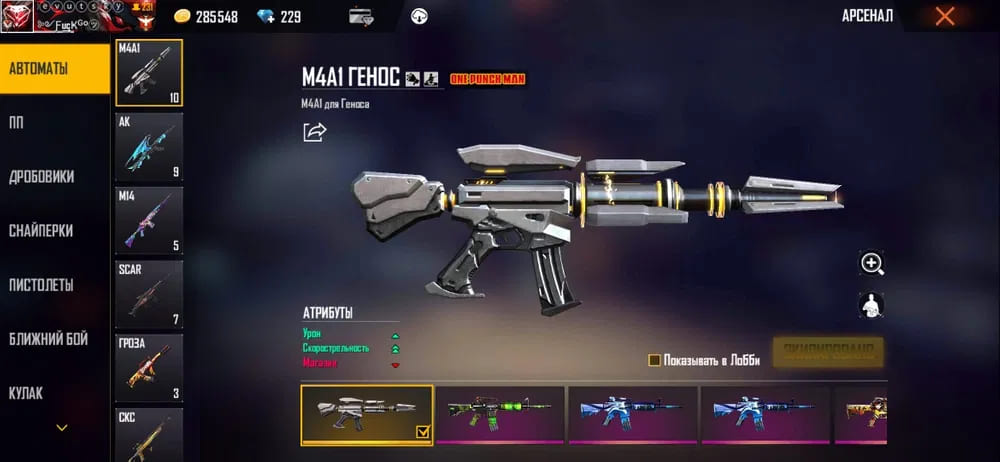Select the M4A1 weapon tile
Viewport: 1000px width, 462px height.
150,73
